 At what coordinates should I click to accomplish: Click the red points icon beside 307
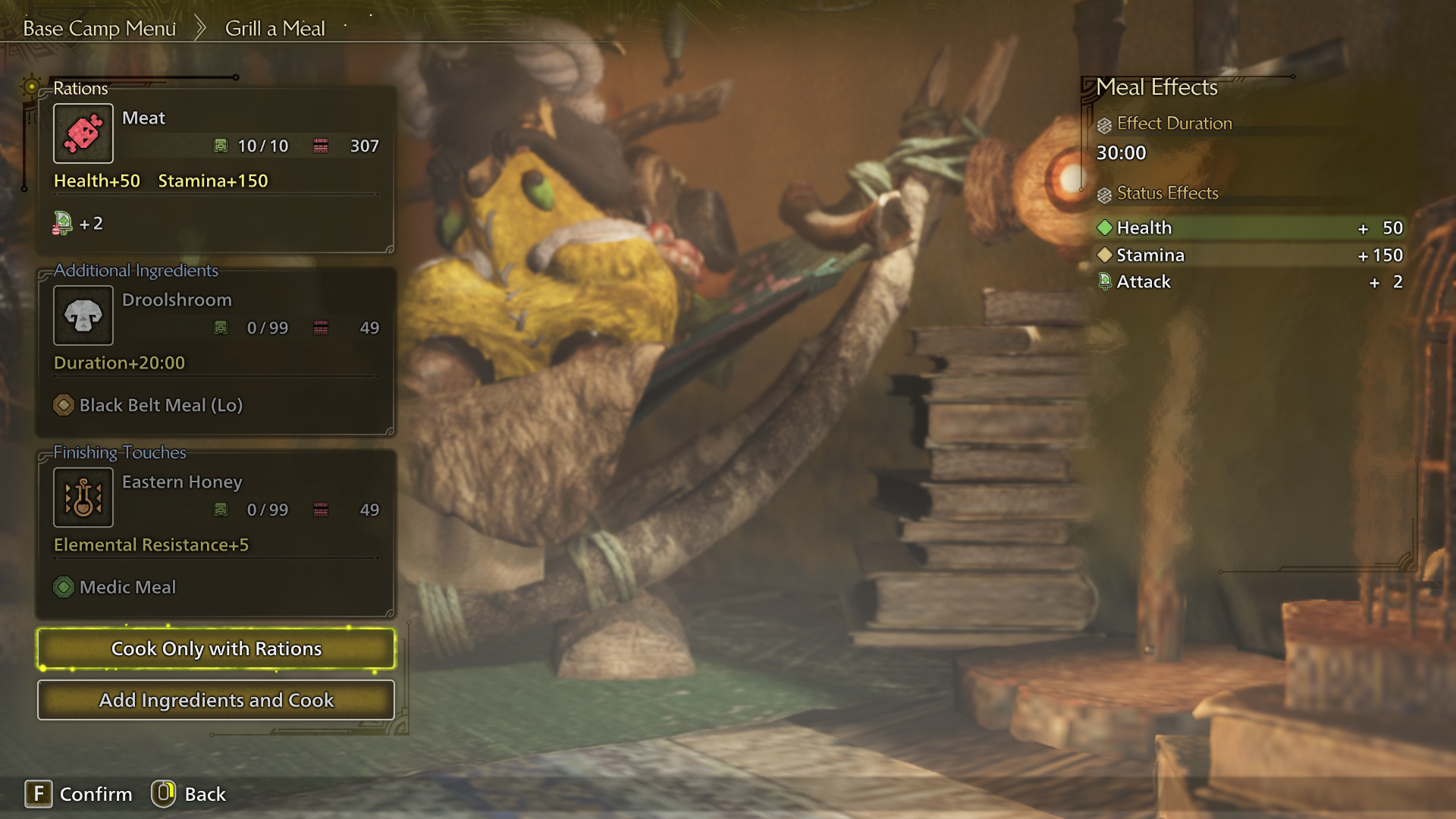click(x=322, y=146)
